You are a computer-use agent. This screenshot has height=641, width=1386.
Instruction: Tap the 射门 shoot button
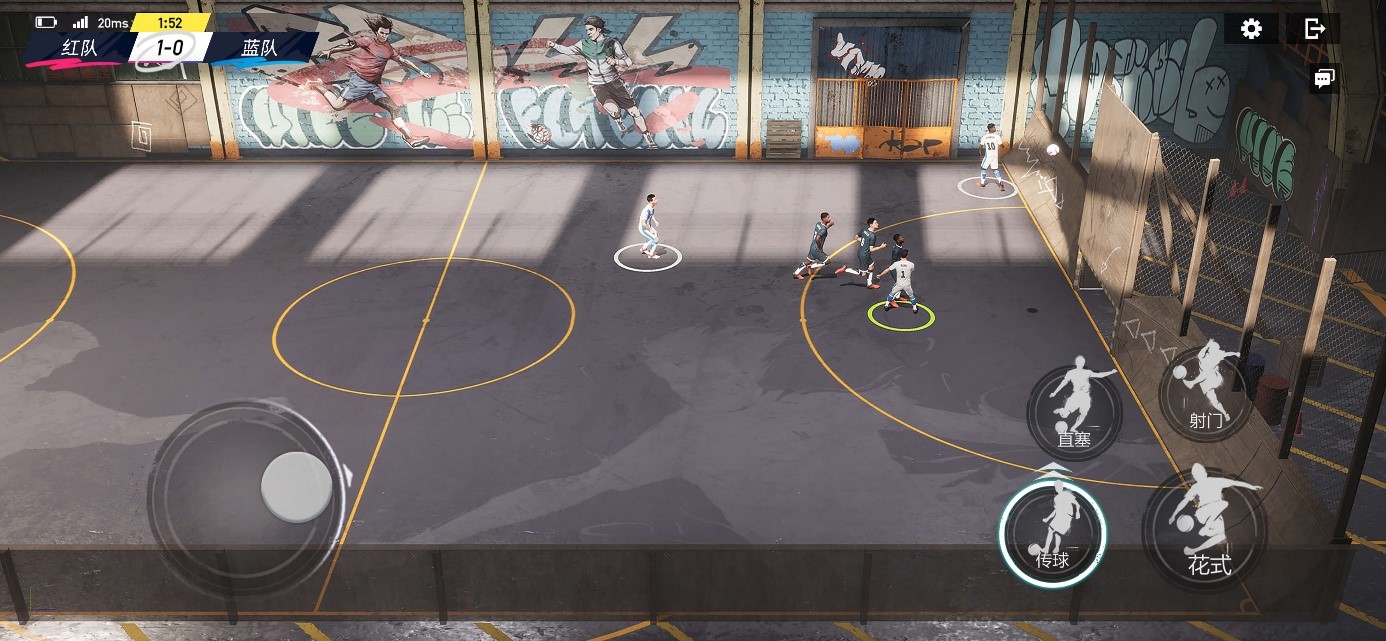click(x=1206, y=394)
